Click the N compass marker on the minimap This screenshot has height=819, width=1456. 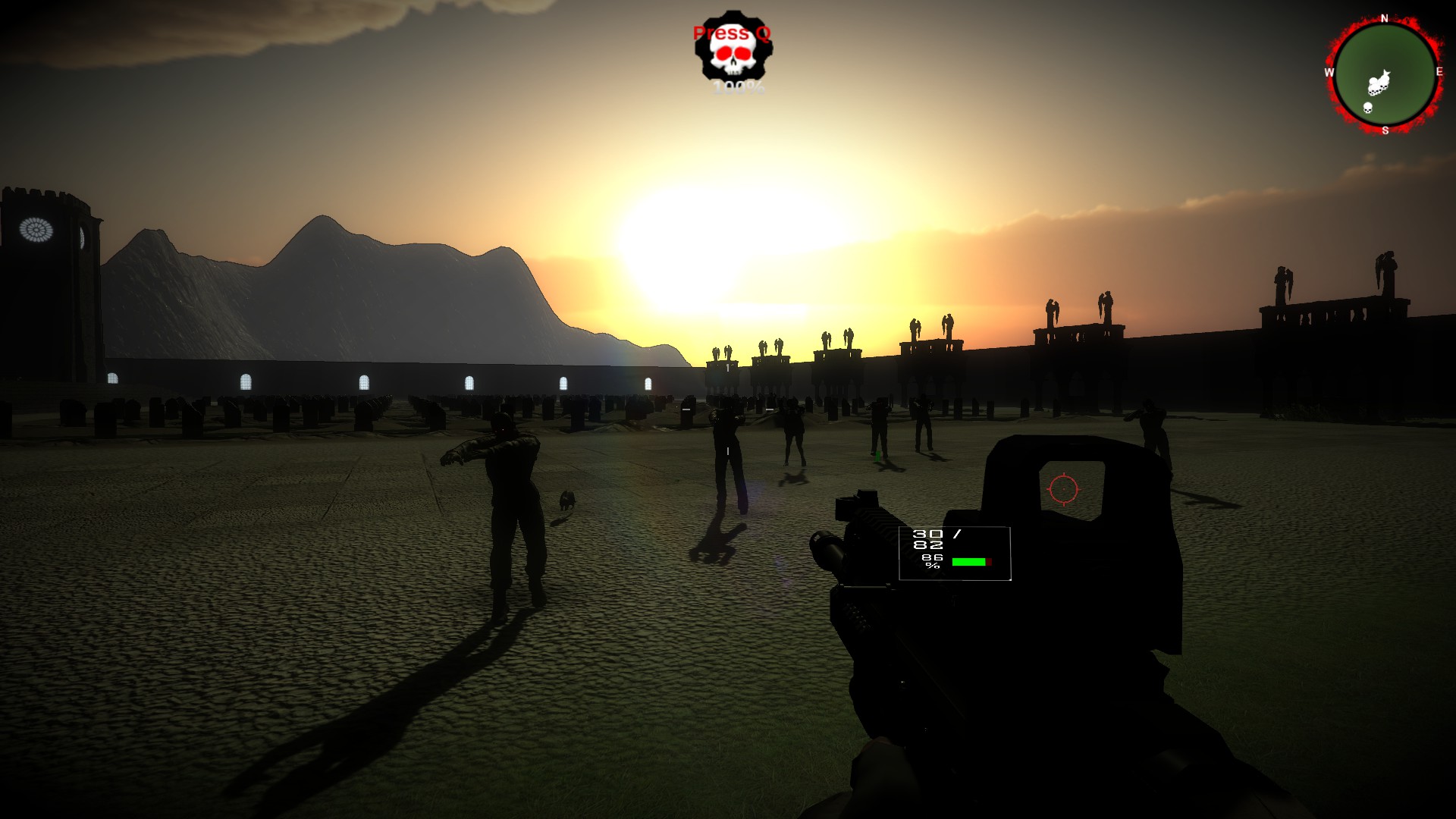tap(1384, 17)
